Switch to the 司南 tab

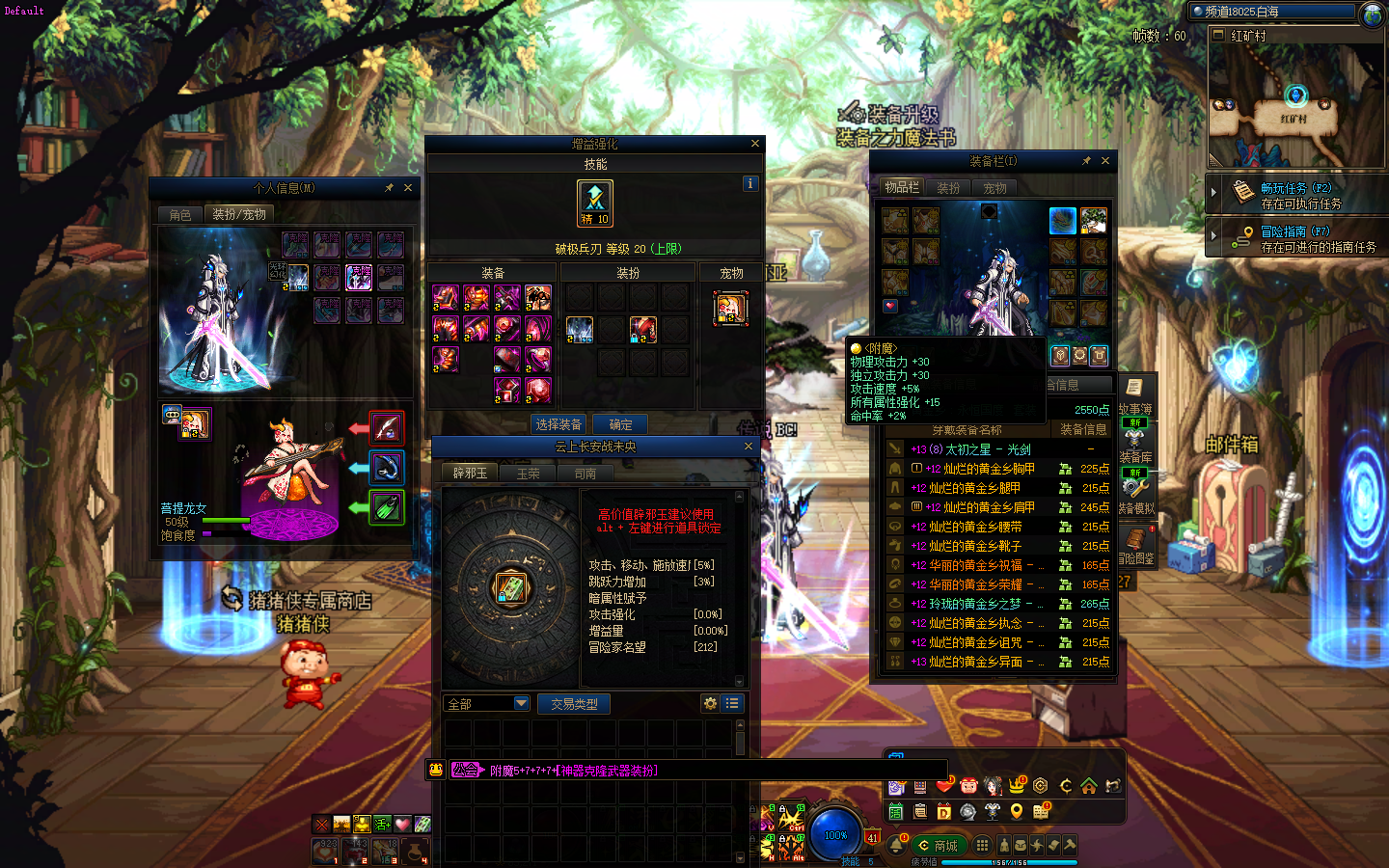click(585, 474)
